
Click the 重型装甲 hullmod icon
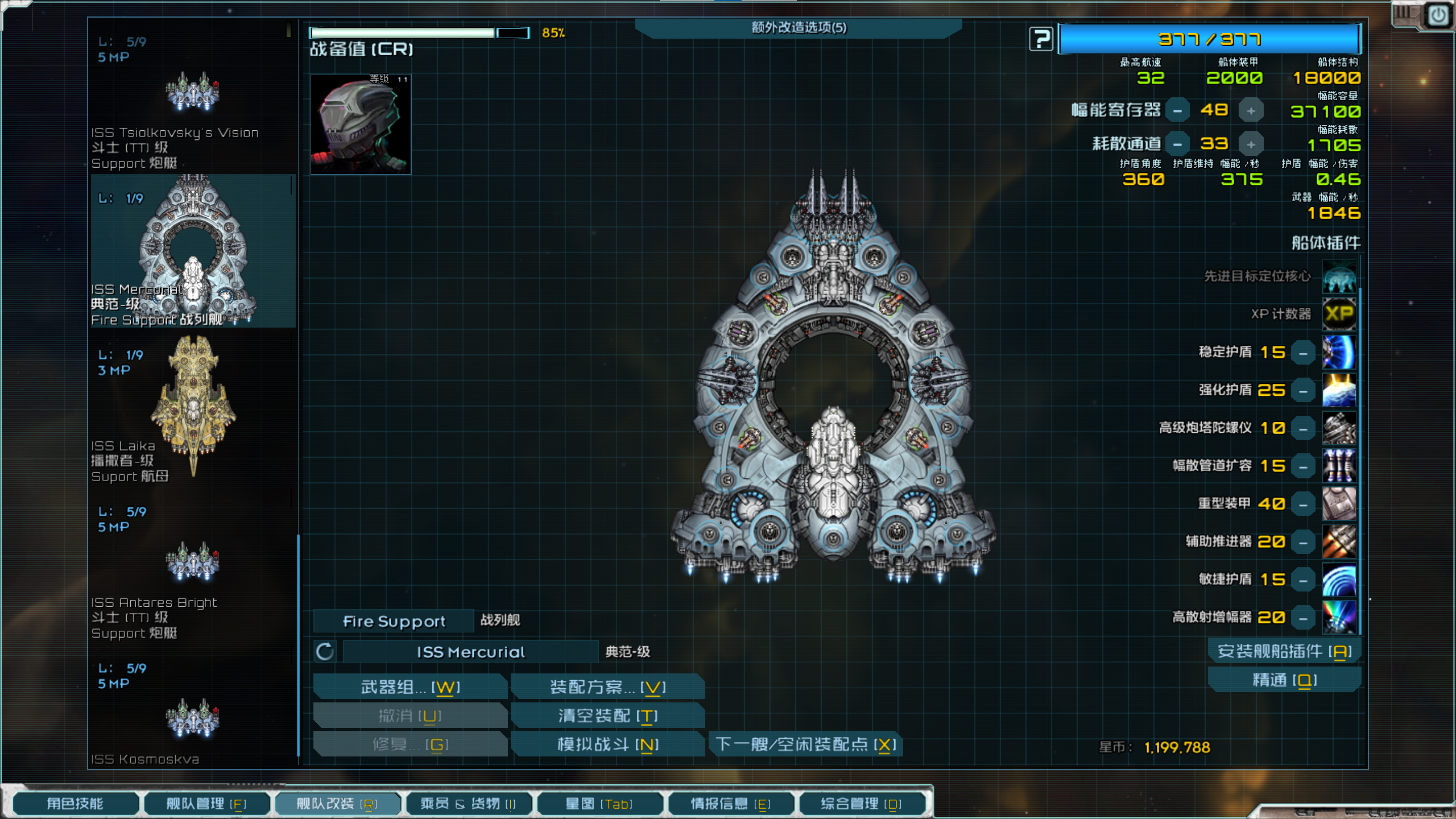(1339, 503)
